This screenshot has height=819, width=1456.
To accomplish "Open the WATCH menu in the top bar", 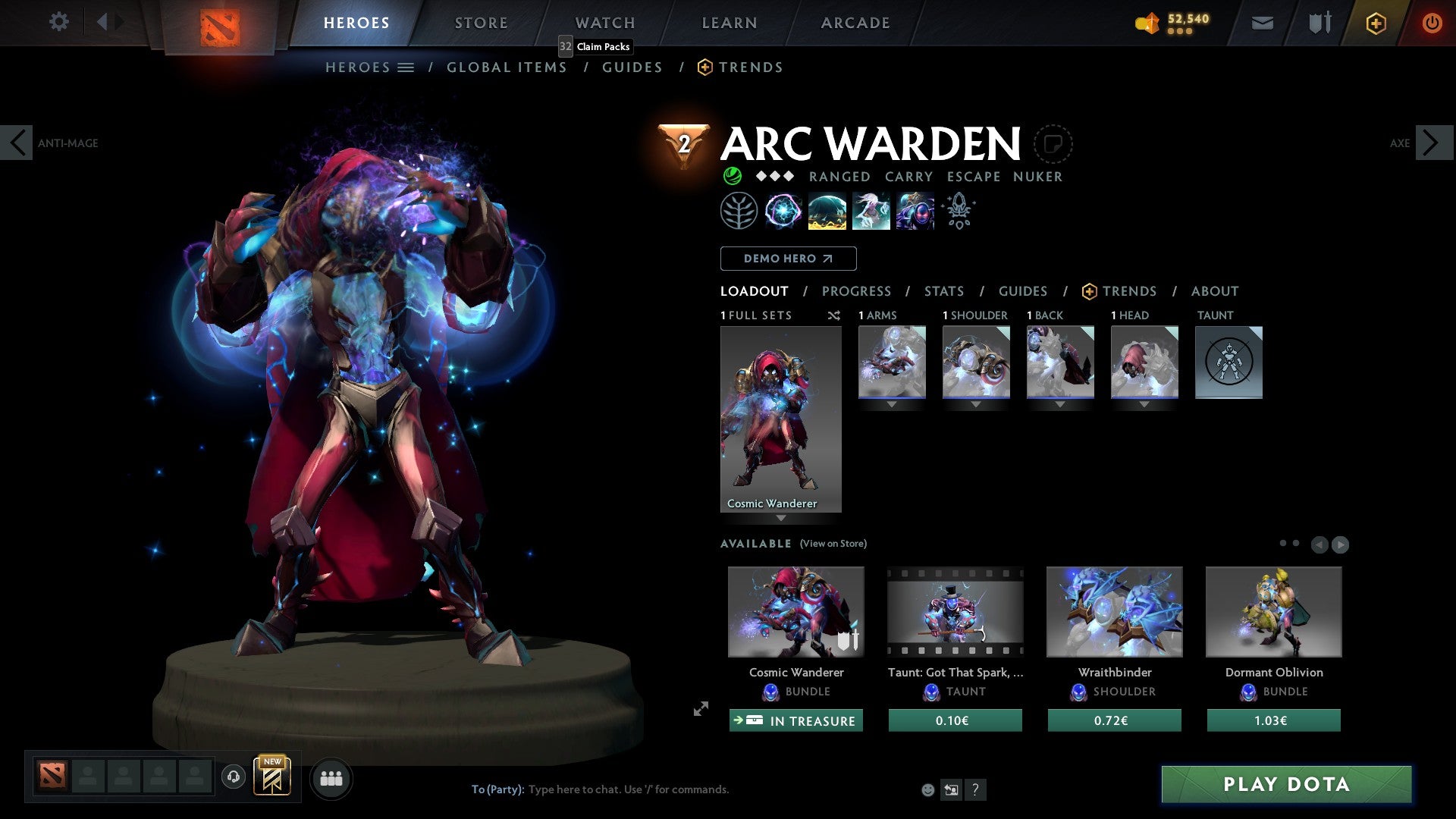I will (x=604, y=22).
